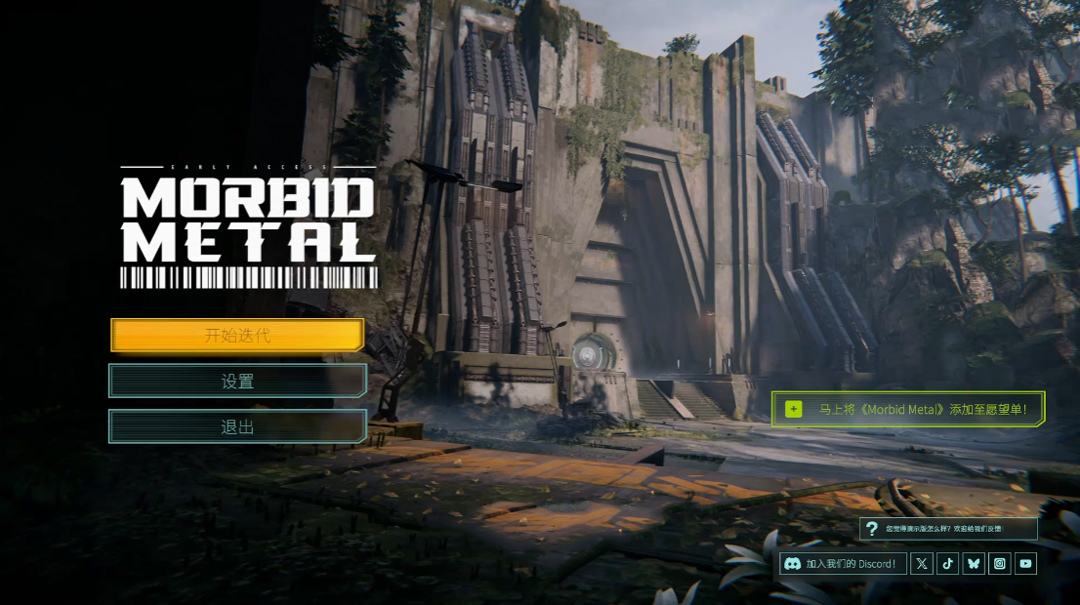This screenshot has height=605, width=1080.
Task: Go to the Instagram page
Action: [x=1000, y=564]
